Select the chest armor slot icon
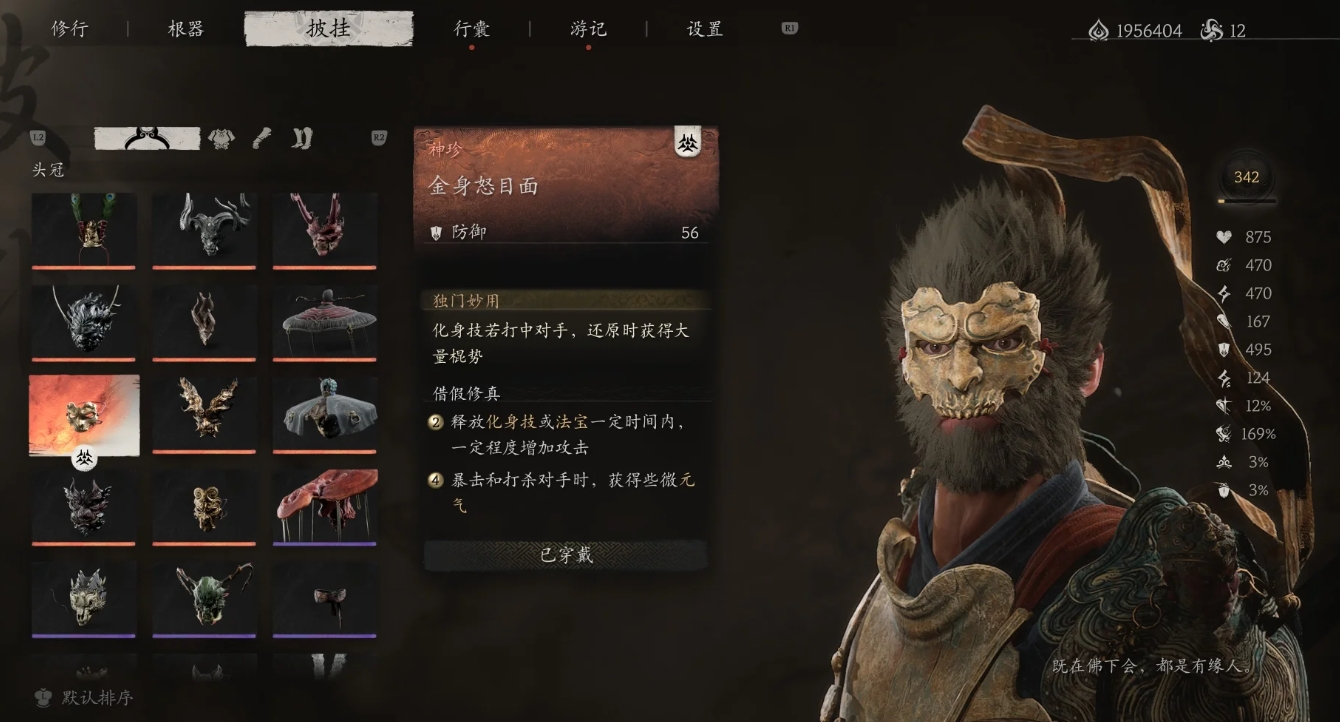1340x722 pixels. 220,139
